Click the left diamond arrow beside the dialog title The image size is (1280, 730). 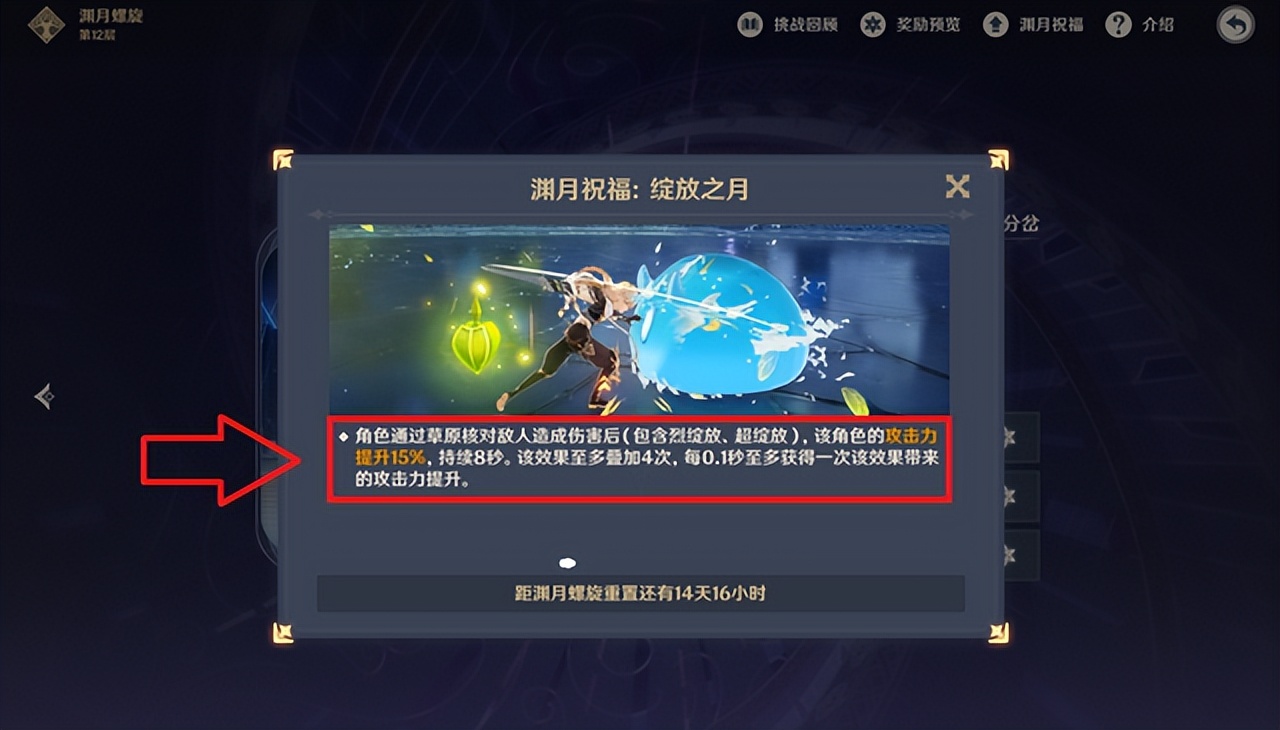coord(317,213)
